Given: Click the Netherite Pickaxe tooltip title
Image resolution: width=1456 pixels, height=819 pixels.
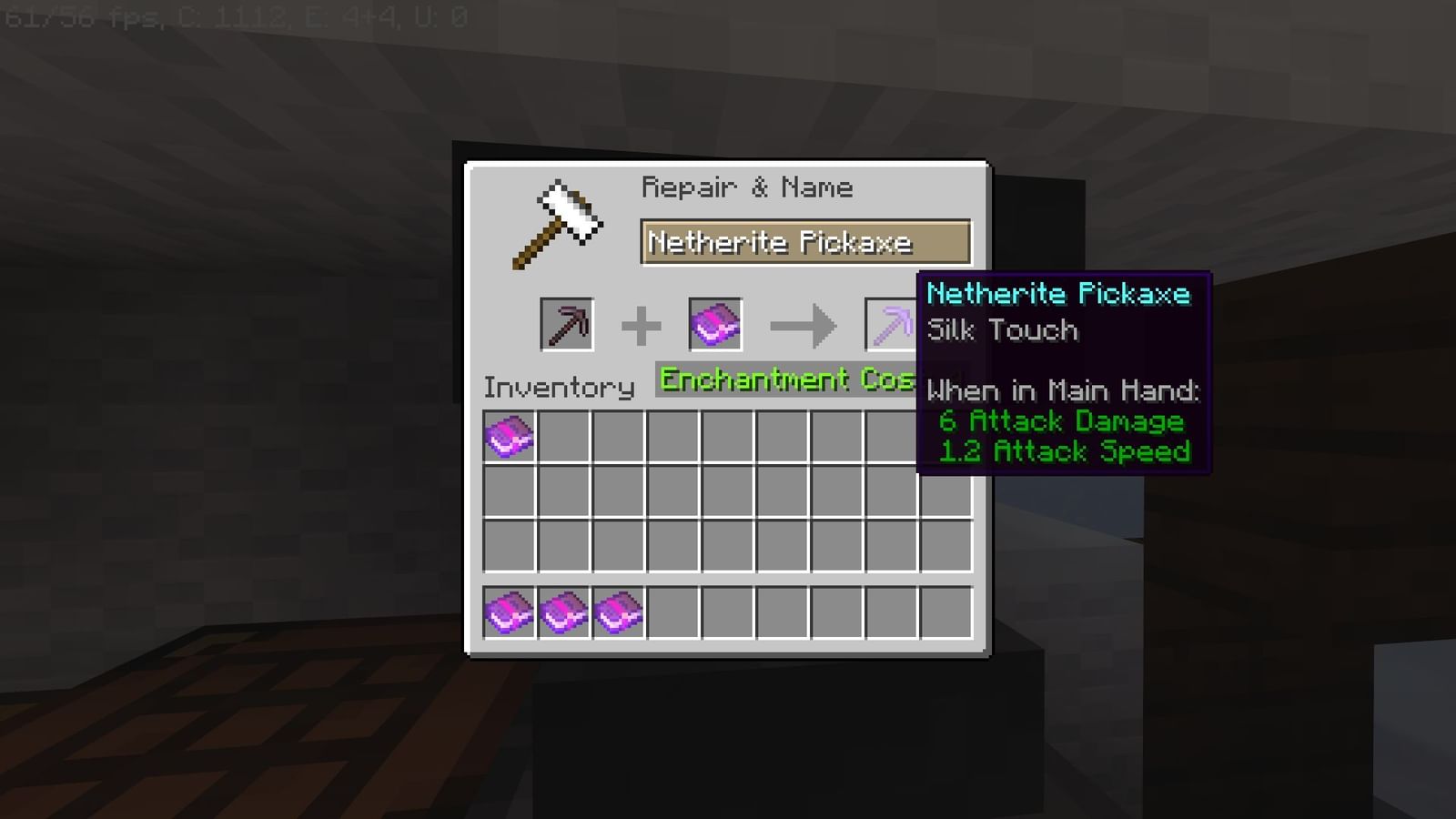Looking at the screenshot, I should [x=1057, y=293].
